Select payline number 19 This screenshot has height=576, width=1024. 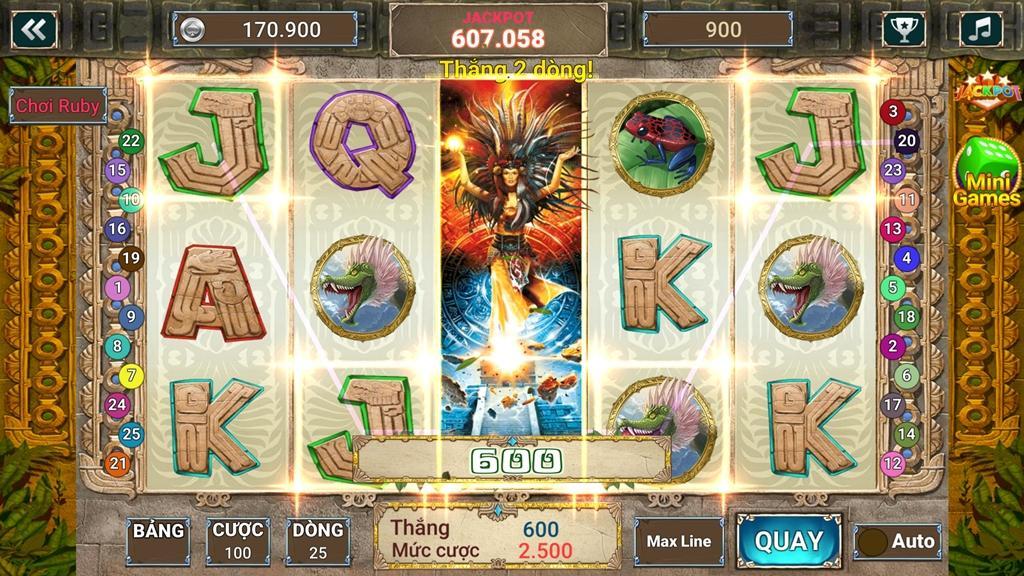pyautogui.click(x=131, y=259)
